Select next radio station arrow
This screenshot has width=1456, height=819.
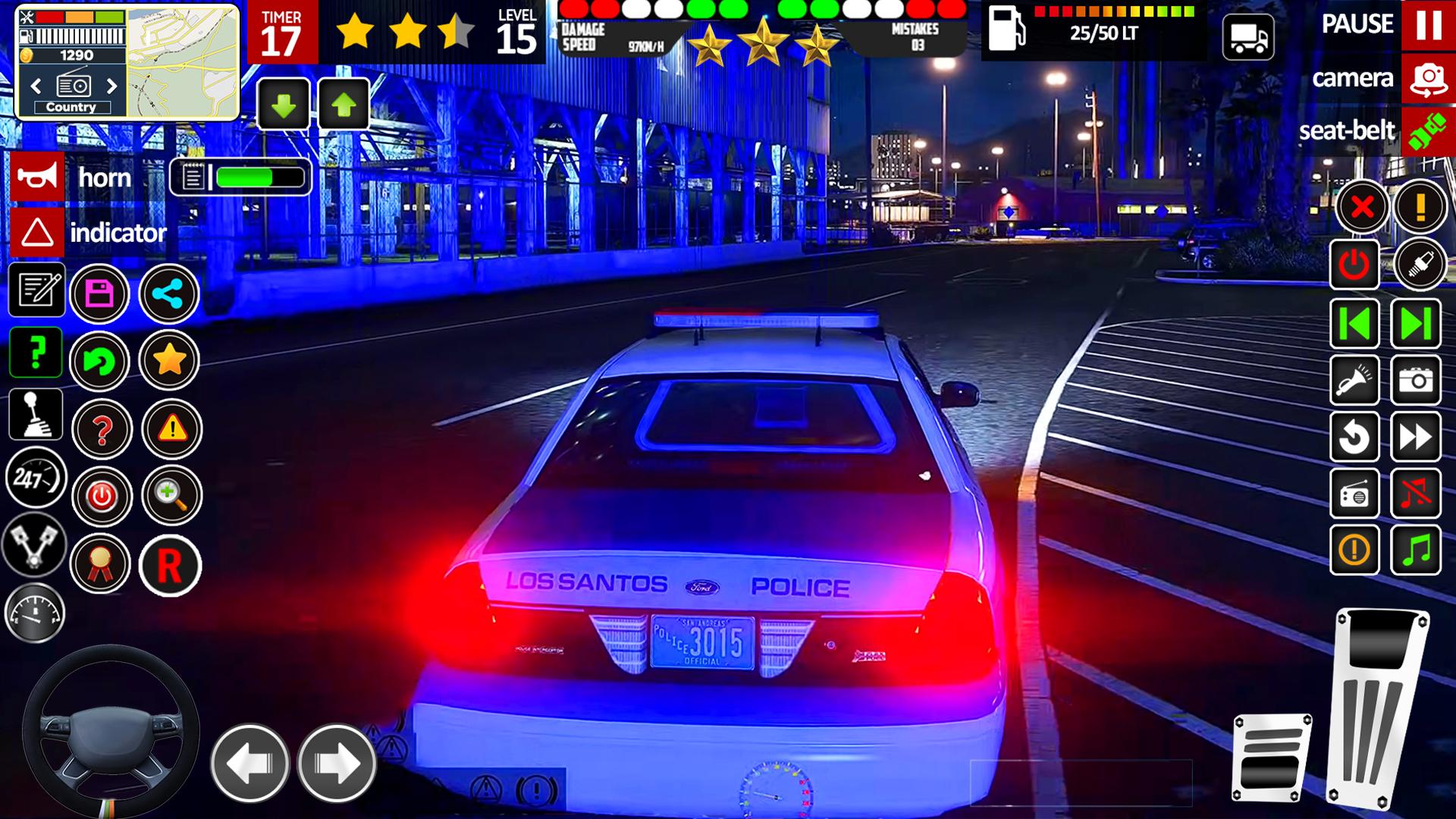[112, 86]
